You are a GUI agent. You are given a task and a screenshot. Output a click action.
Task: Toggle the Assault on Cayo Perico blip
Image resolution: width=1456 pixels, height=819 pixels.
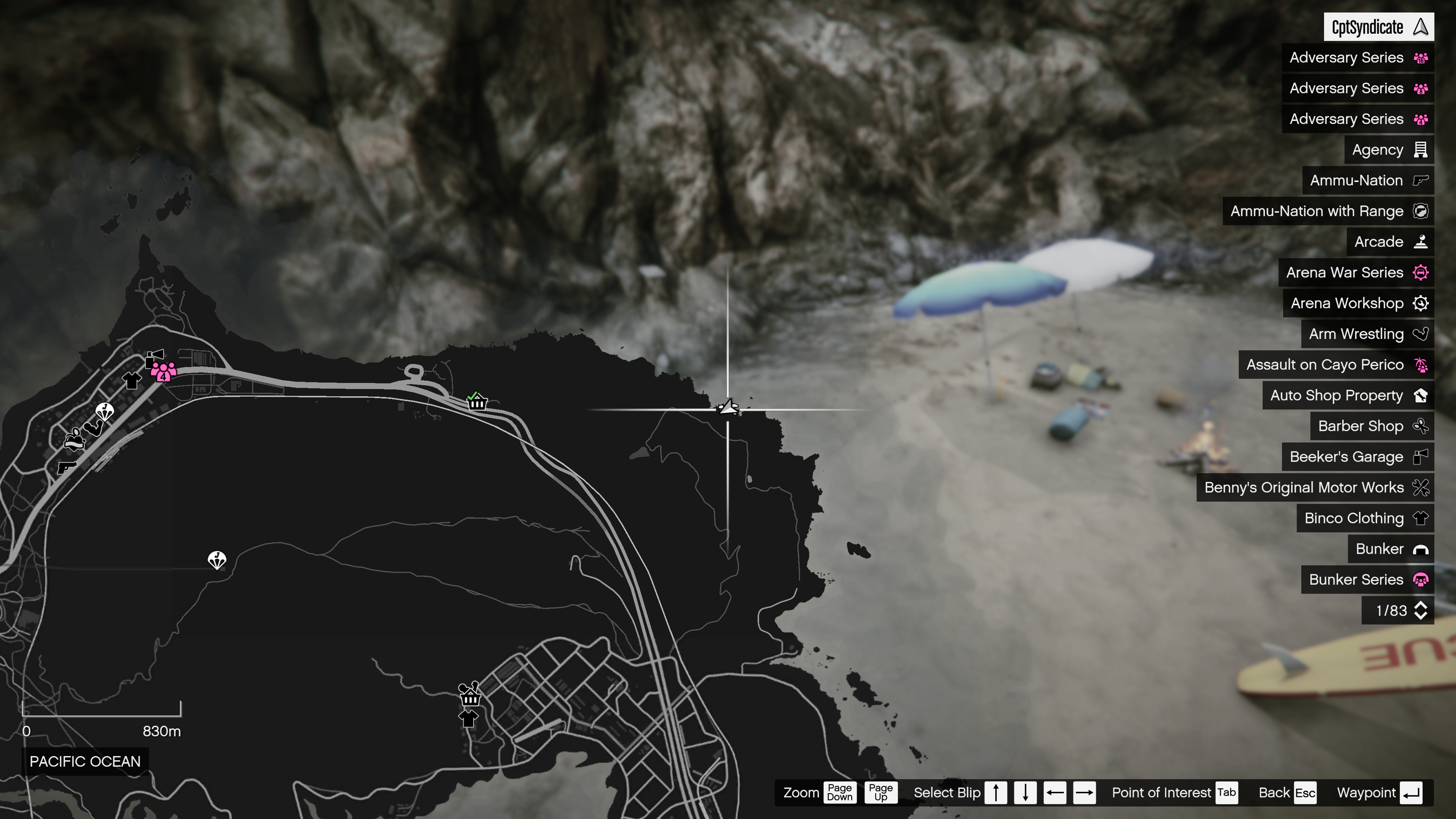[x=1421, y=364]
